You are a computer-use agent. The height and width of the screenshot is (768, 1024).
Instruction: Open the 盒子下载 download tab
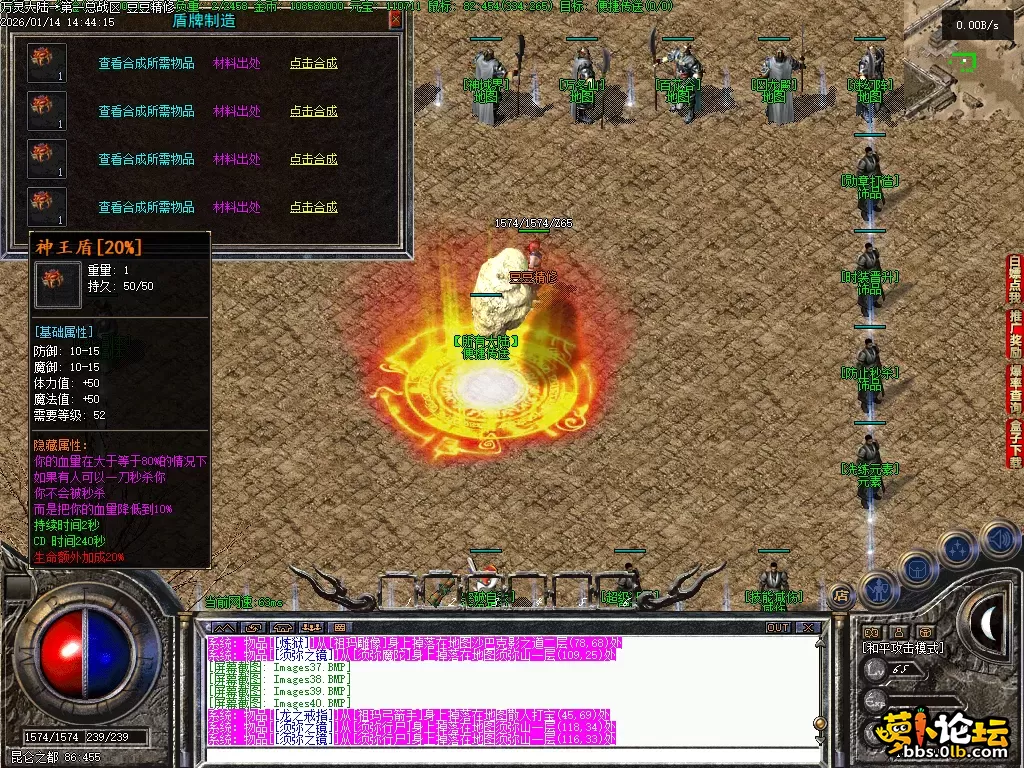point(1015,444)
